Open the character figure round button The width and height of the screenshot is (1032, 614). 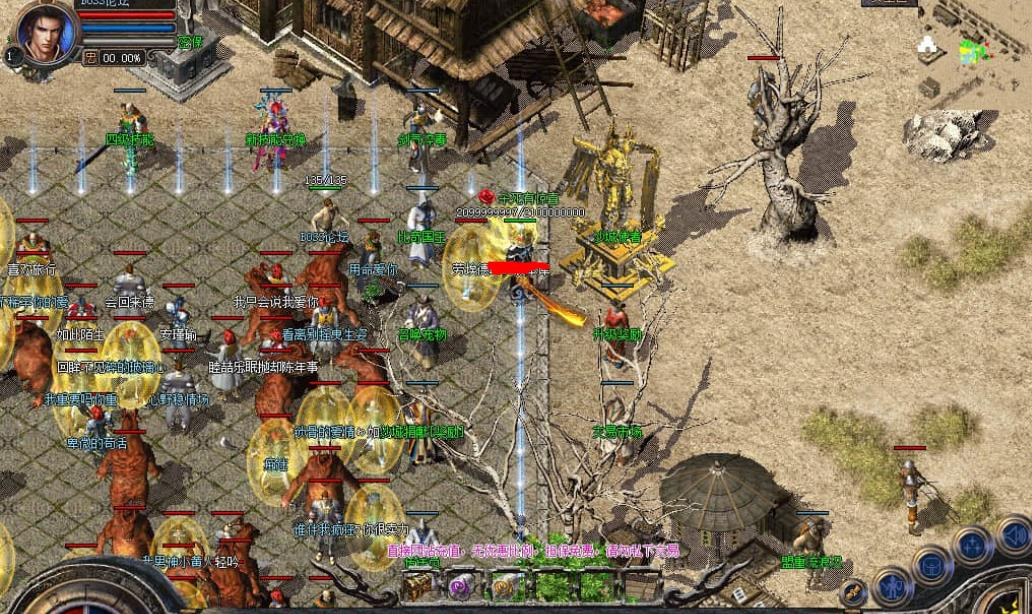891,586
